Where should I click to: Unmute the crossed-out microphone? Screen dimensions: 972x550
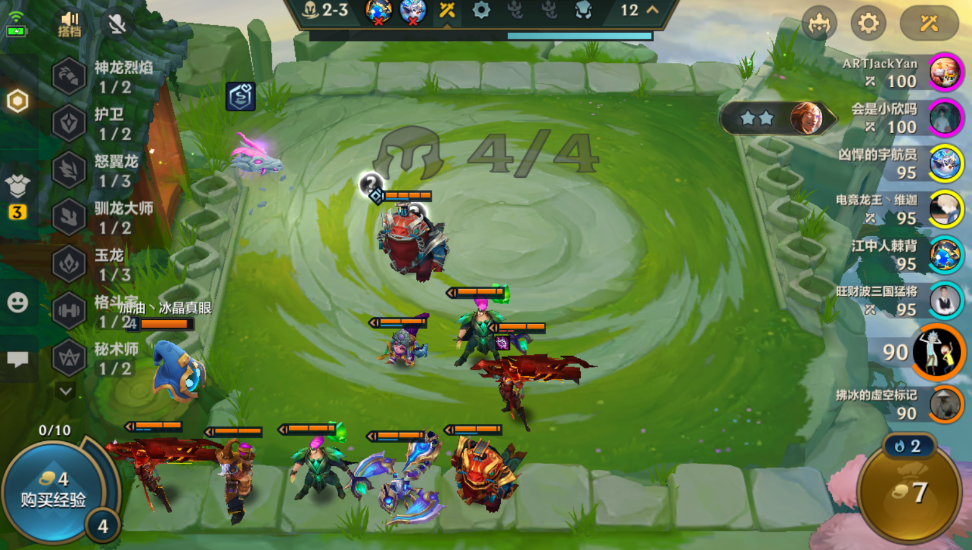[117, 22]
